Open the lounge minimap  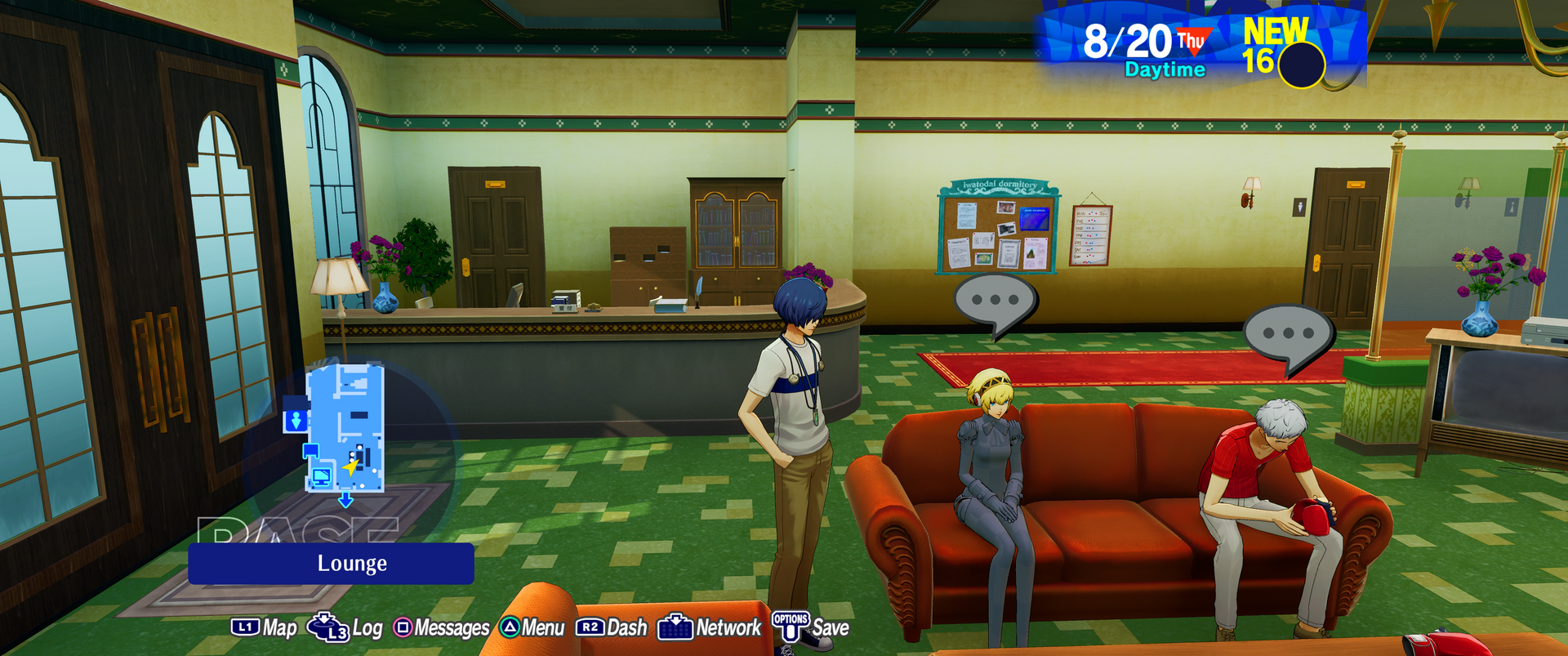pyautogui.click(x=344, y=428)
